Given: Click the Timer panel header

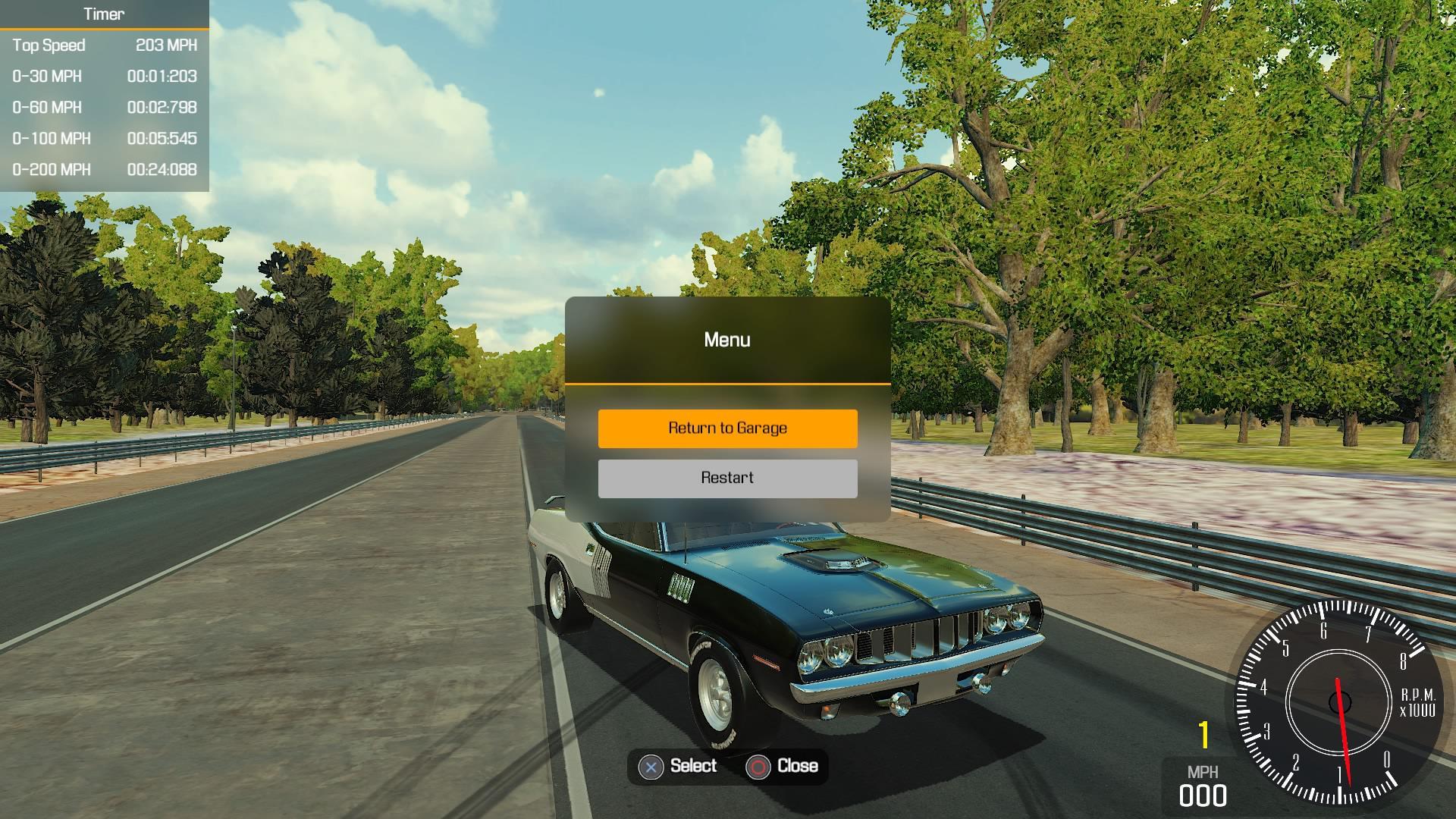Looking at the screenshot, I should coord(104,14).
